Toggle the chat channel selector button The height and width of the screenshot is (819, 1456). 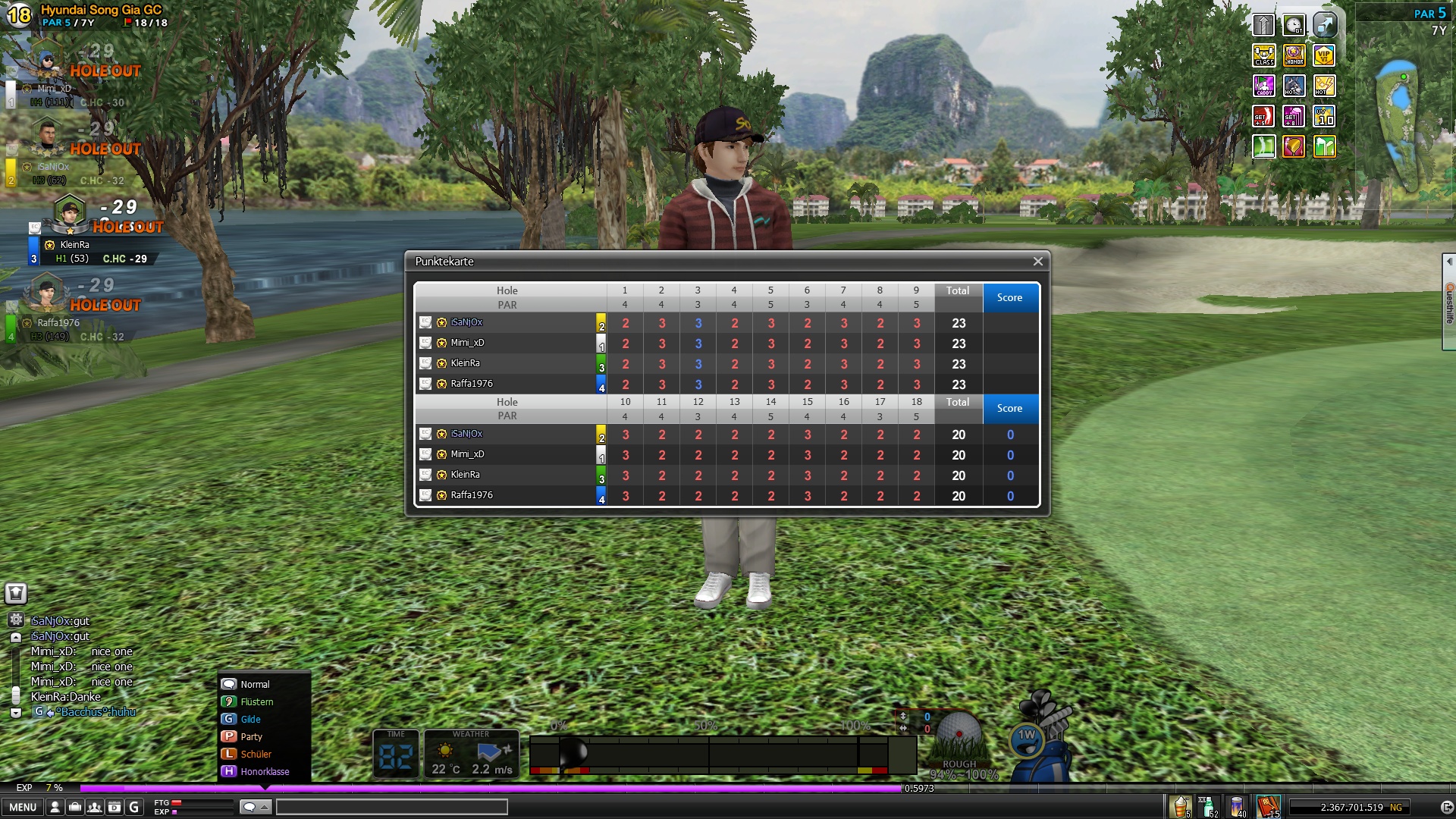254,807
